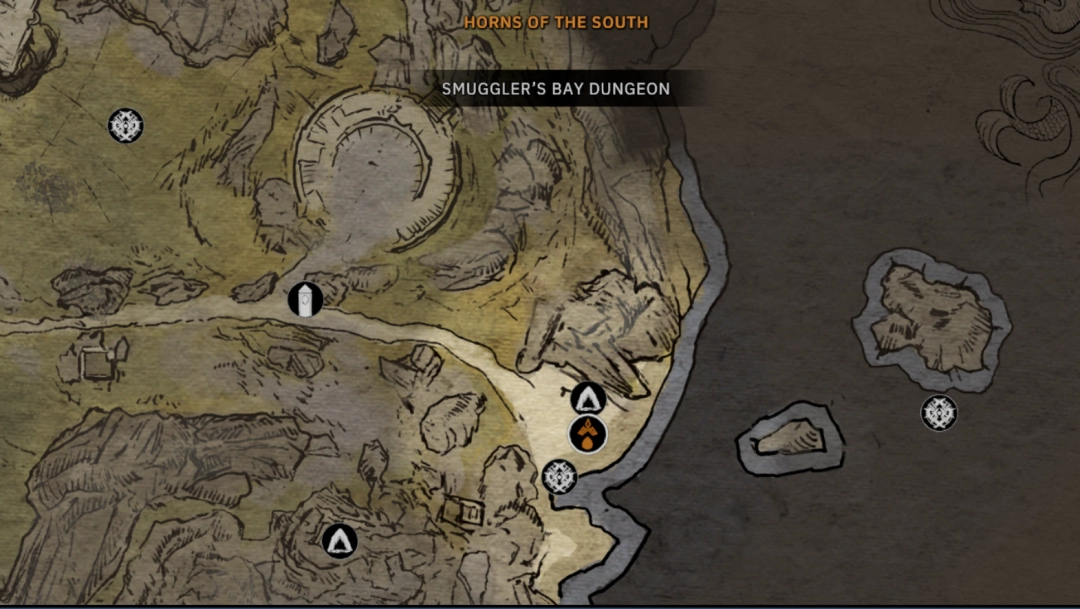
Task: Select the crossed-emblem marker at the bay shoreline
Action: [560, 476]
